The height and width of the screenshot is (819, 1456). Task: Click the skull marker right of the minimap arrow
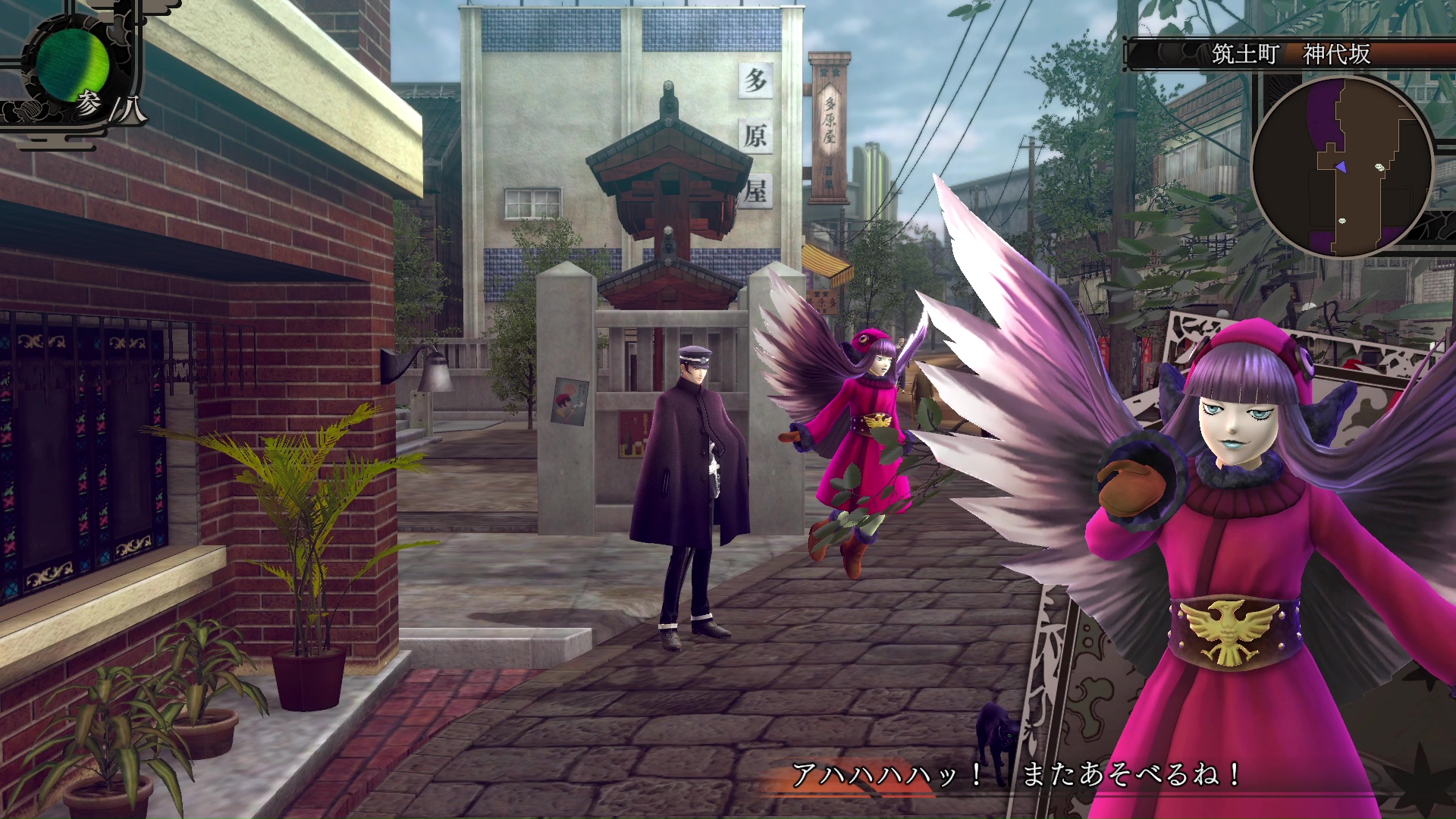point(1379,167)
